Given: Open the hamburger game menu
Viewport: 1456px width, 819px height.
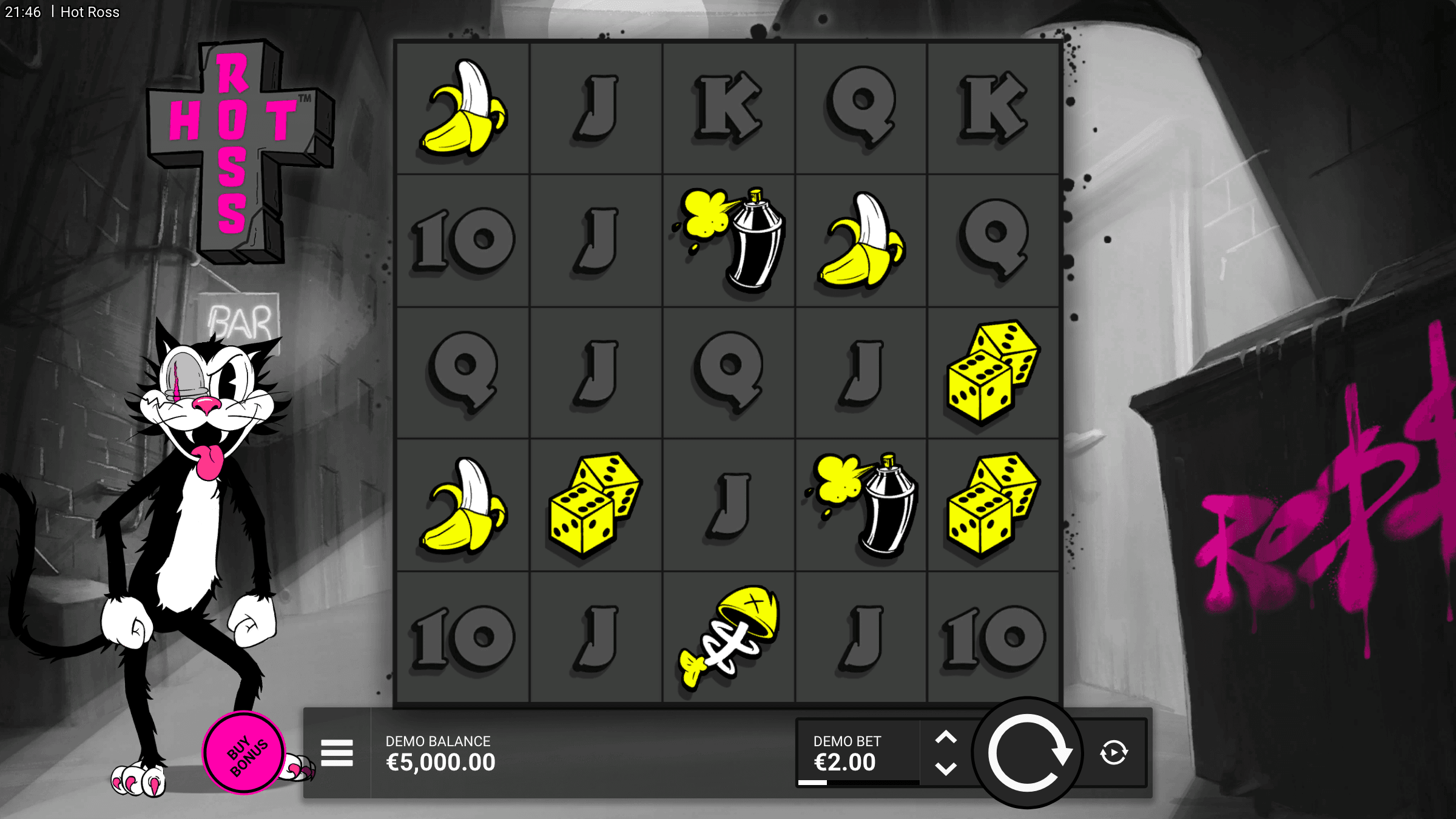Looking at the screenshot, I should tap(337, 752).
